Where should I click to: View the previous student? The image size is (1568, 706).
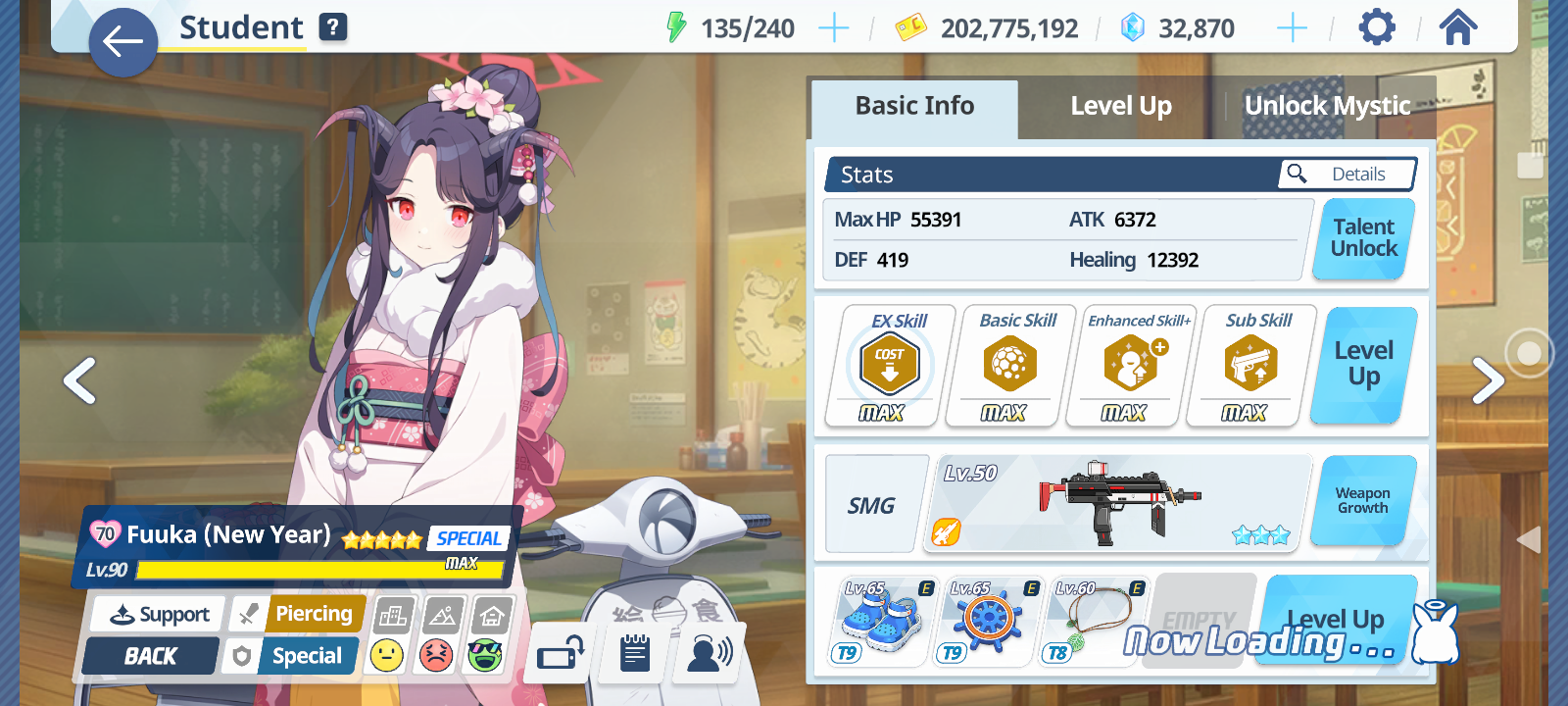coord(80,380)
